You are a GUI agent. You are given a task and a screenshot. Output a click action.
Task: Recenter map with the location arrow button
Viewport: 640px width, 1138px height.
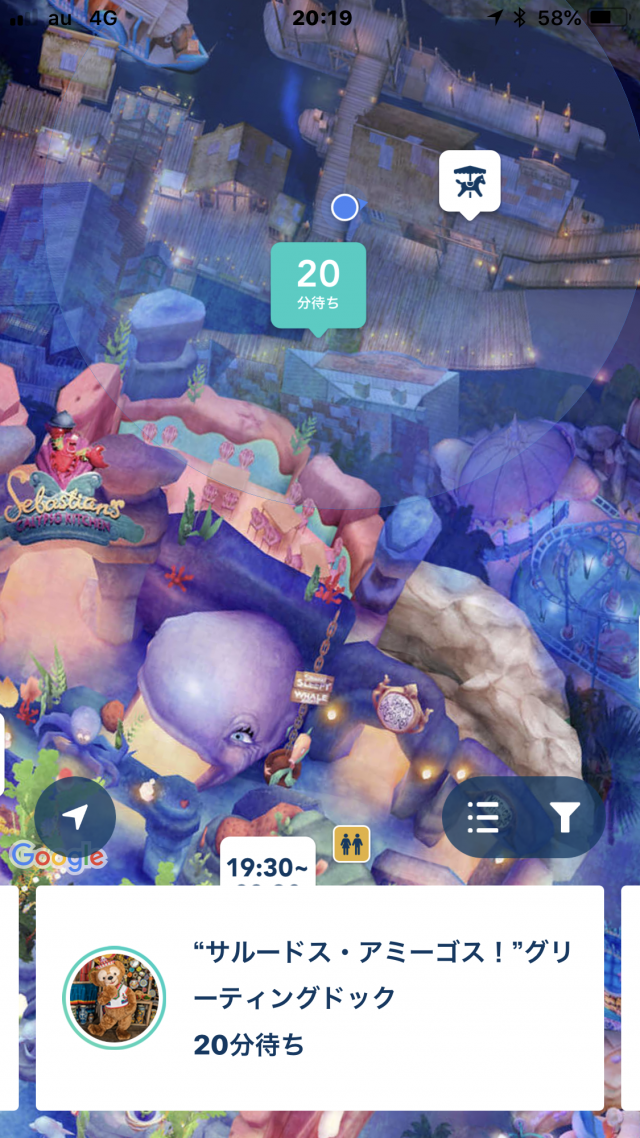point(75,818)
